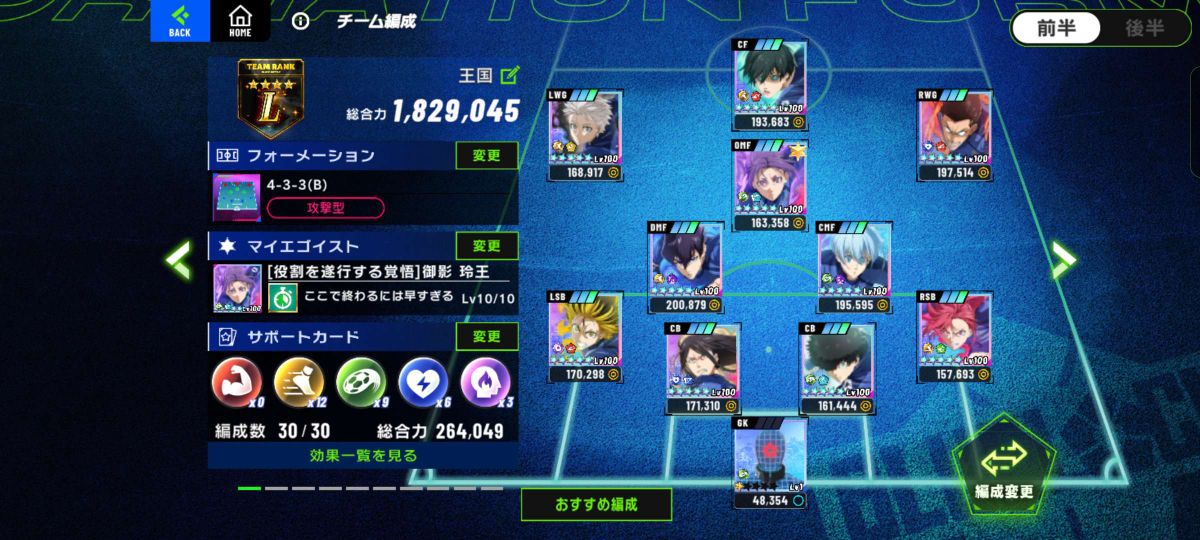Switch to the 前半 first-half tab
The image size is (1200, 540).
1056,28
